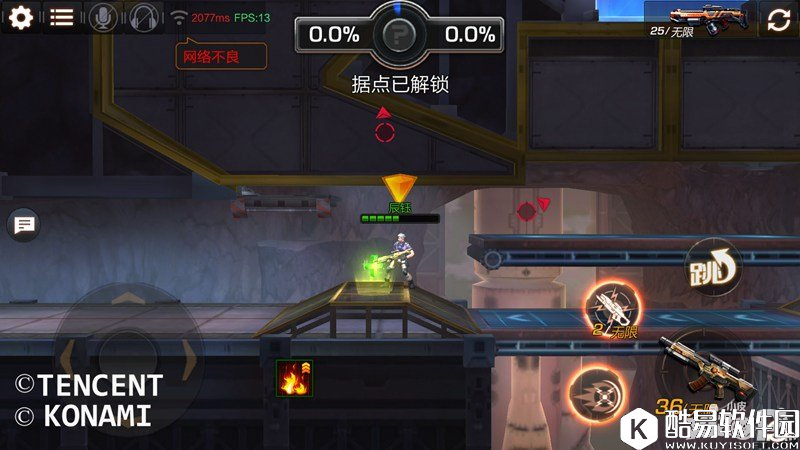Screen dimensions: 800x450
Task: Open the chat message bubble
Action: click(x=23, y=225)
